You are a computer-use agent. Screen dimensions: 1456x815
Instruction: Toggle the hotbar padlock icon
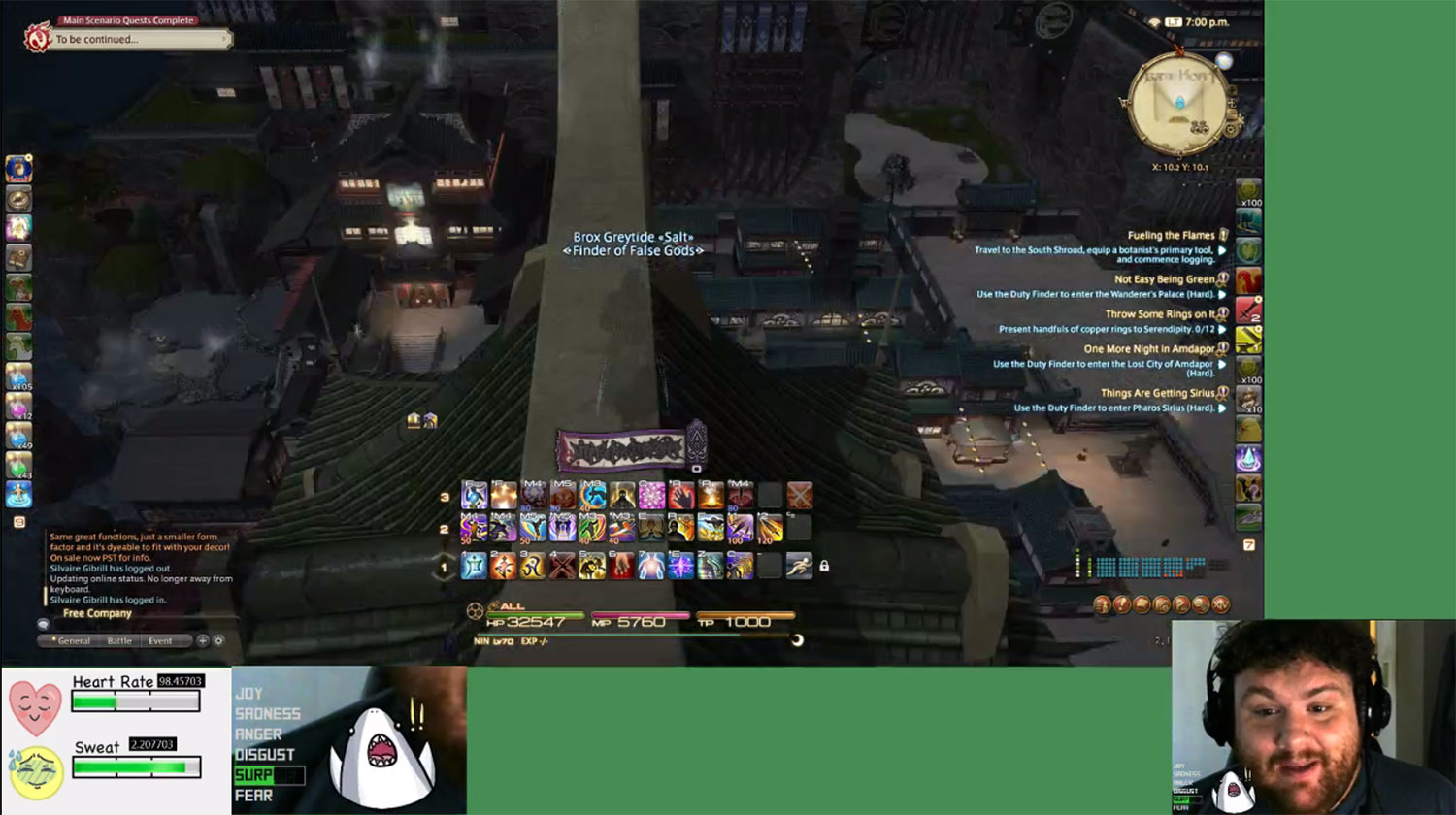pos(824,566)
